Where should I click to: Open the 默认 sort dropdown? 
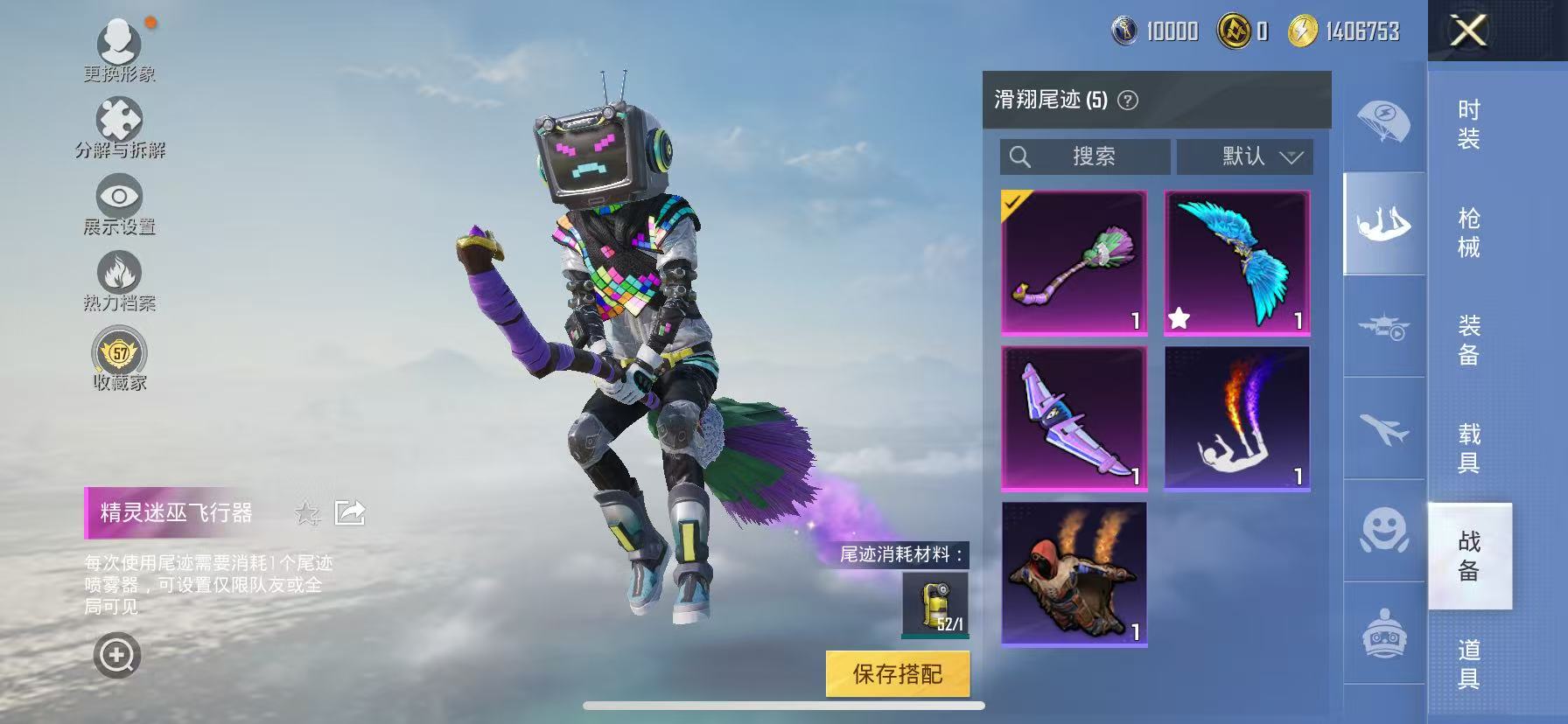click(1247, 157)
